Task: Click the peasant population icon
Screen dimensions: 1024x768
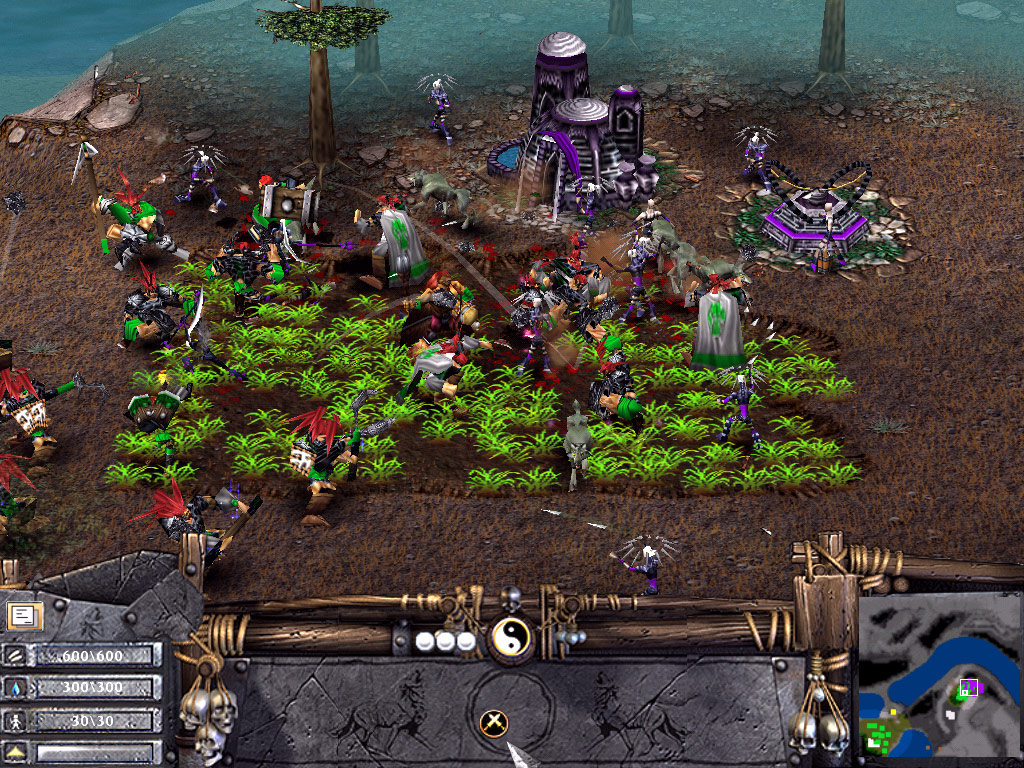Action: [16, 720]
